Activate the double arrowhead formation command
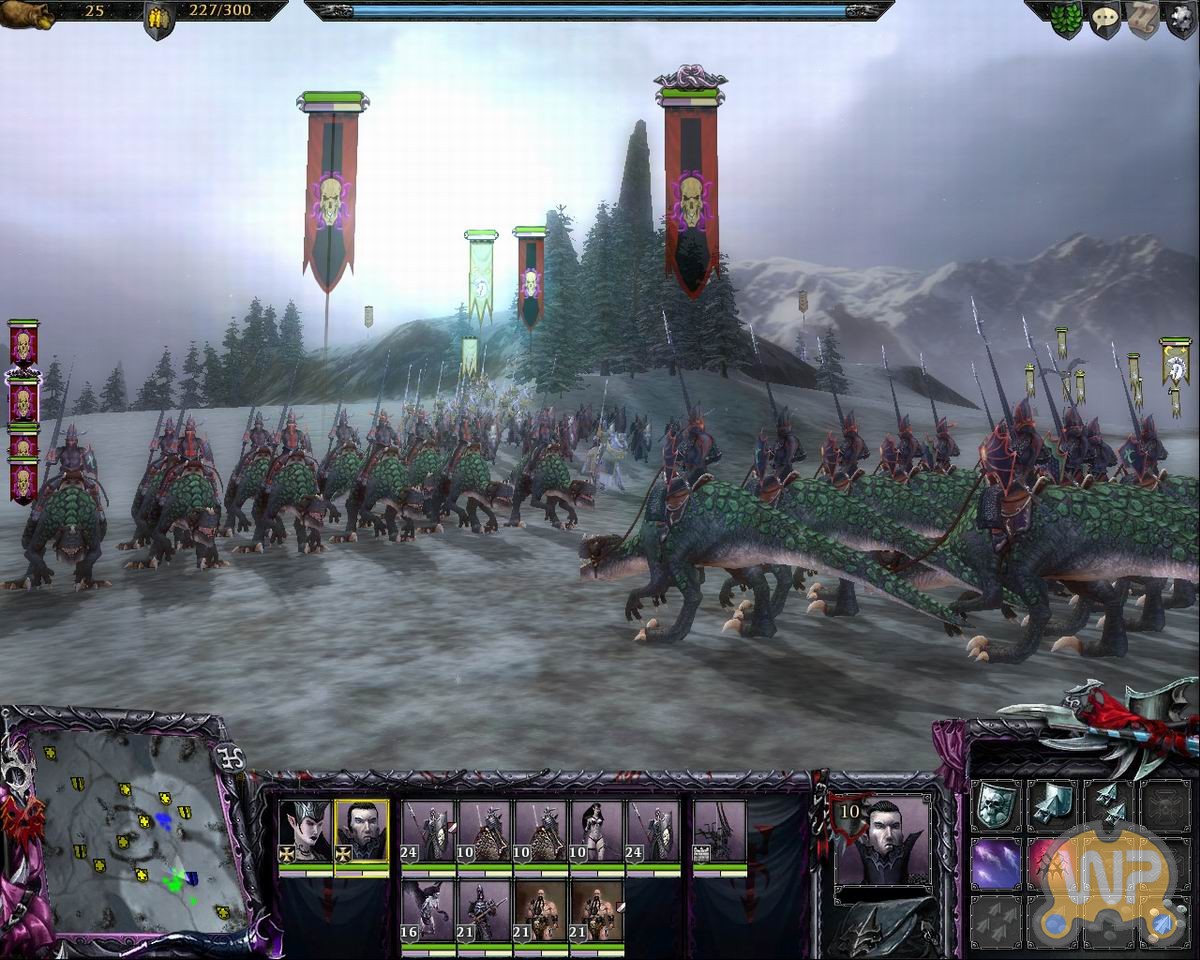 click(1110, 804)
